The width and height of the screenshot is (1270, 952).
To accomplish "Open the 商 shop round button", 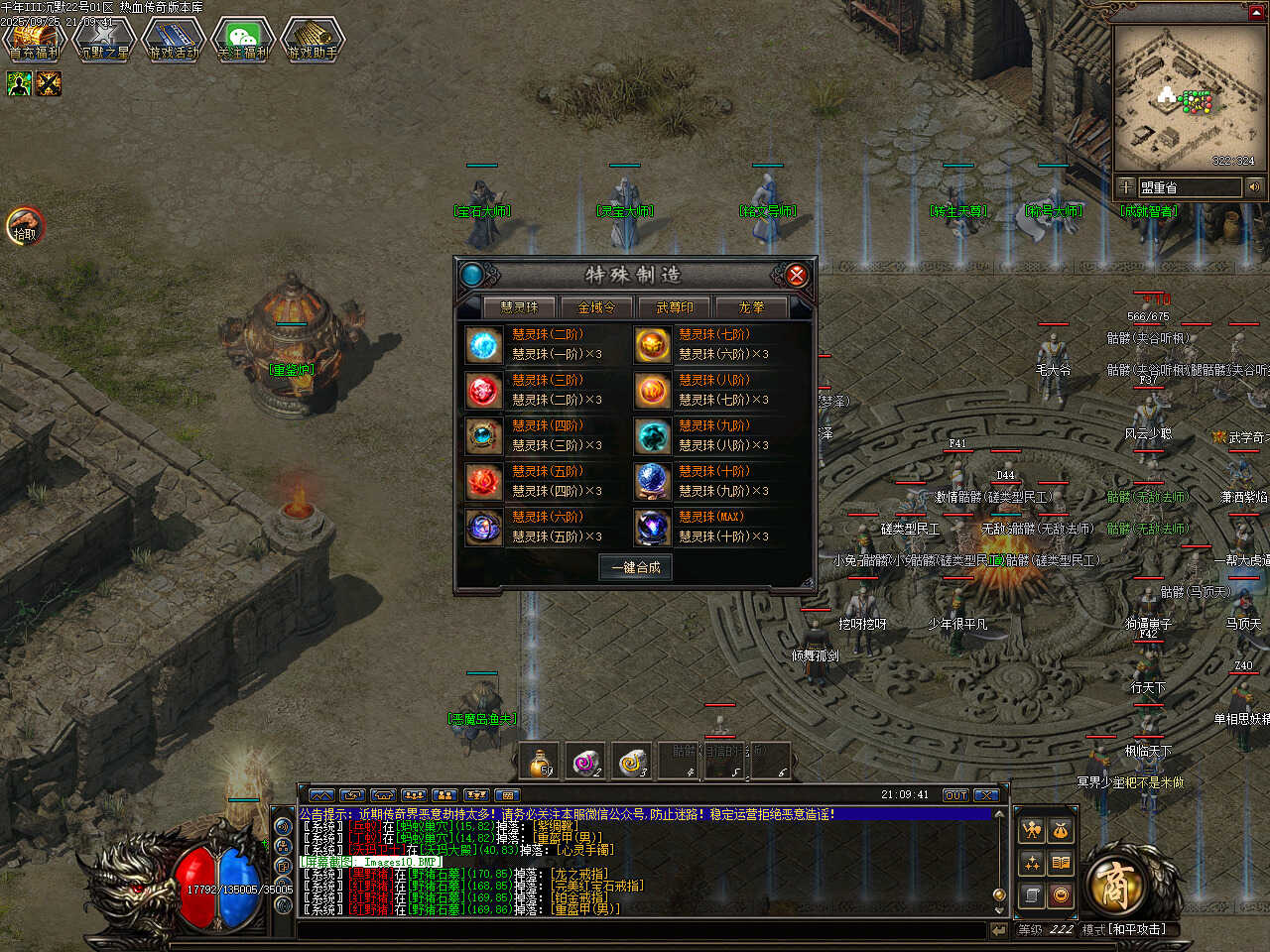I will pyautogui.click(x=1117, y=884).
